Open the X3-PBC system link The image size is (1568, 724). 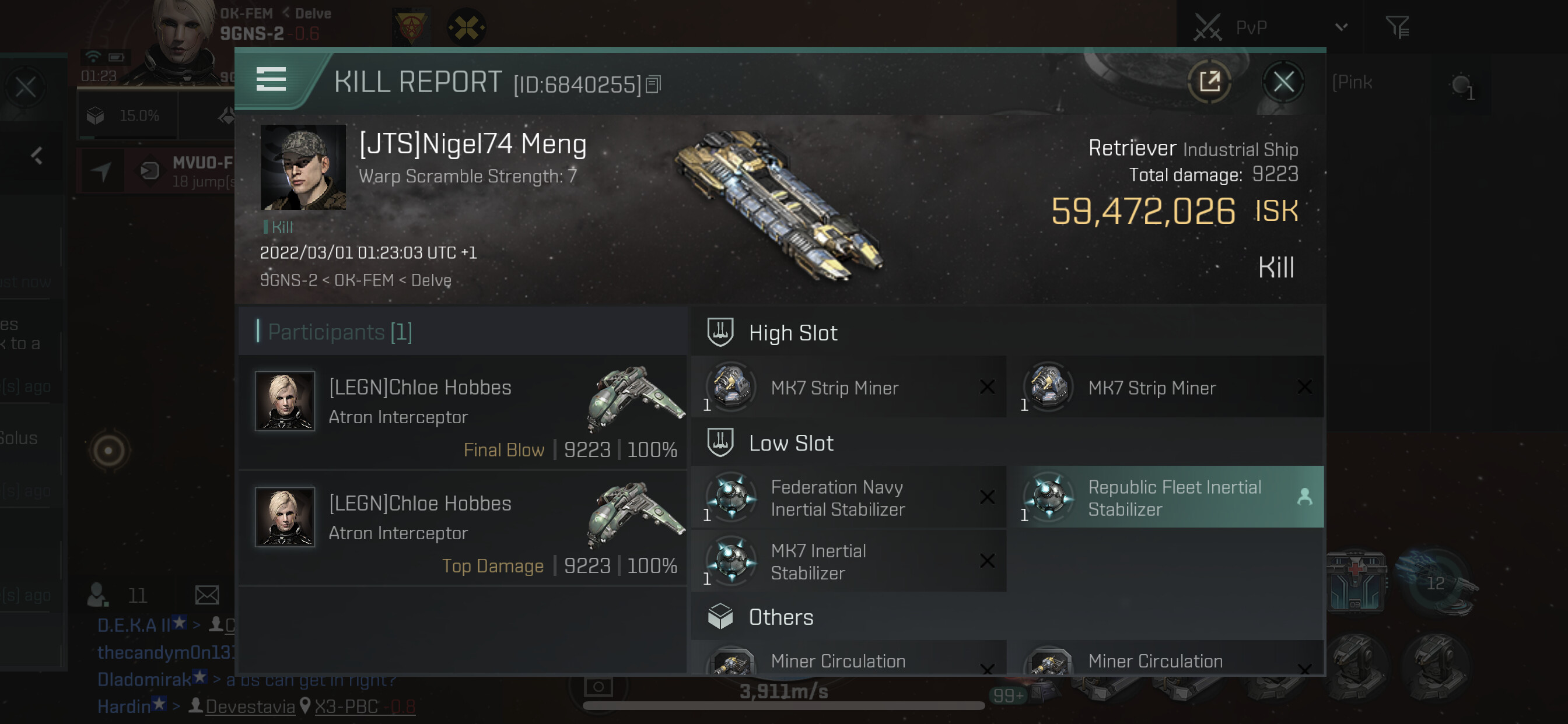click(346, 707)
